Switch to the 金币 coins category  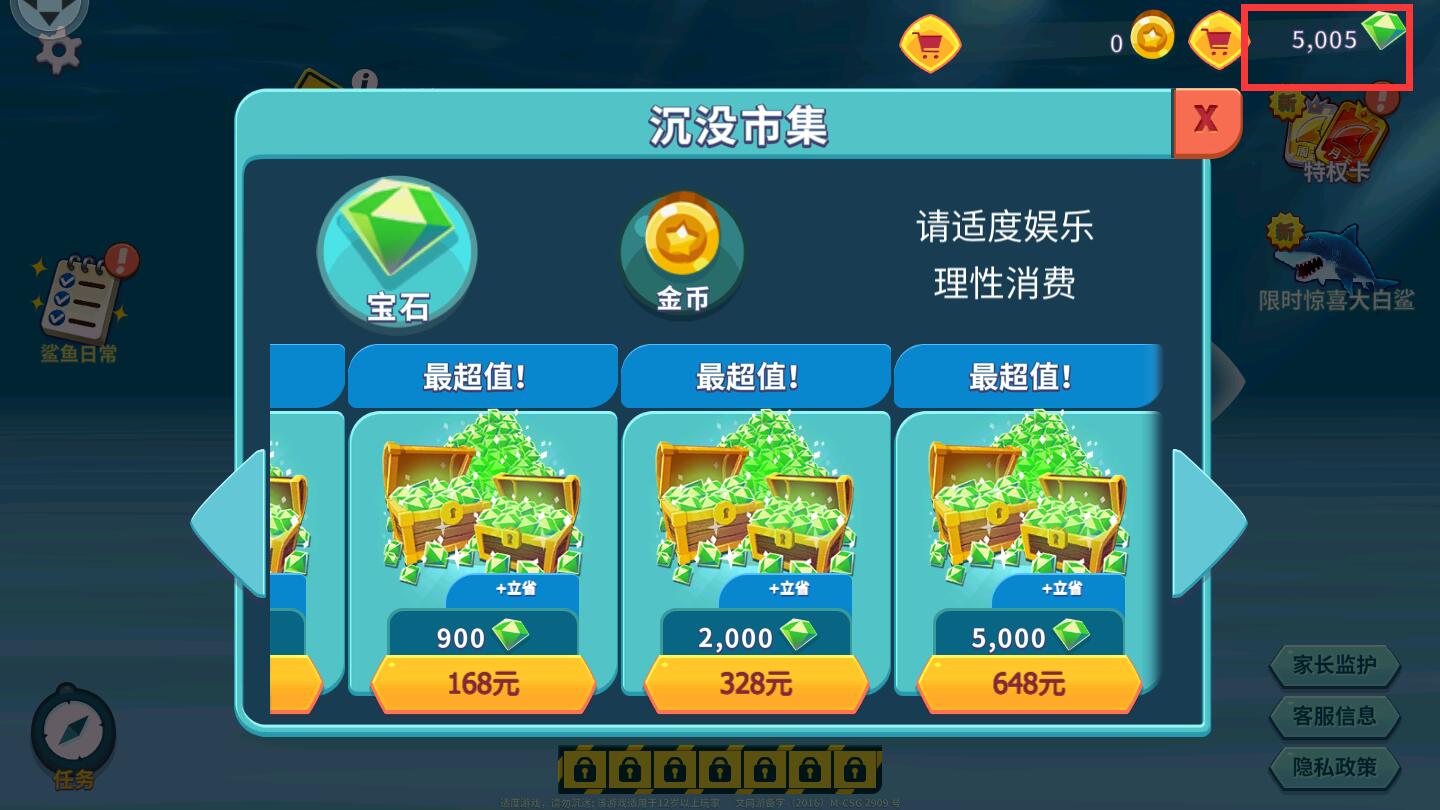(x=681, y=255)
